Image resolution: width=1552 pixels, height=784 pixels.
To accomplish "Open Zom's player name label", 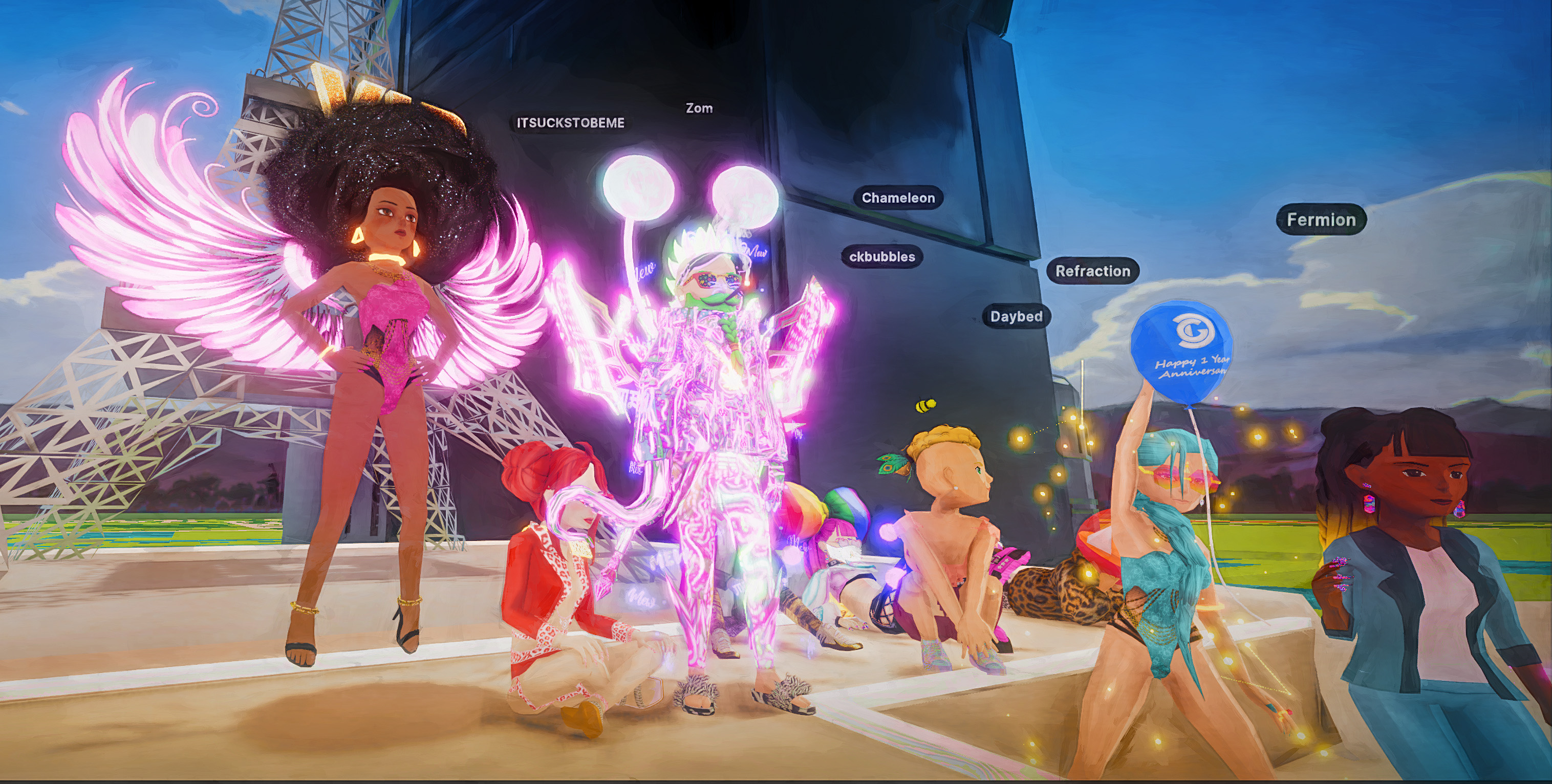I will pyautogui.click(x=699, y=108).
